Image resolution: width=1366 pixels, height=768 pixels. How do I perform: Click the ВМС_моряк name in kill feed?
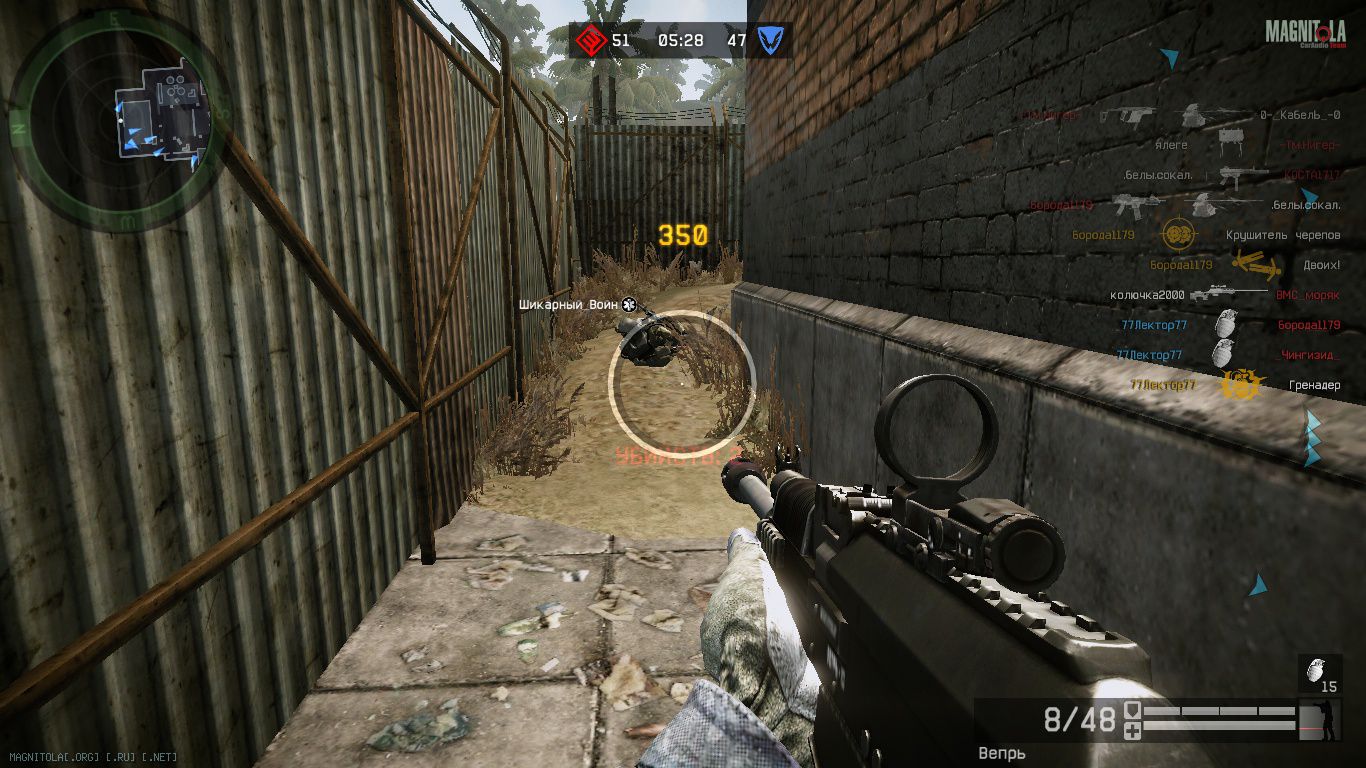pyautogui.click(x=1307, y=295)
